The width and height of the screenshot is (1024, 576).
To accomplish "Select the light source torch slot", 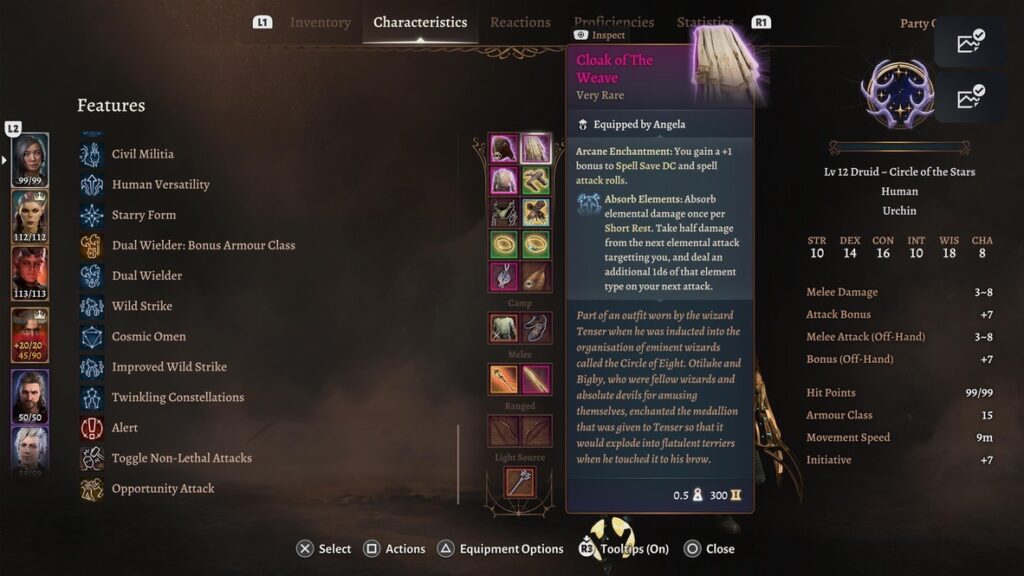I will [x=519, y=481].
